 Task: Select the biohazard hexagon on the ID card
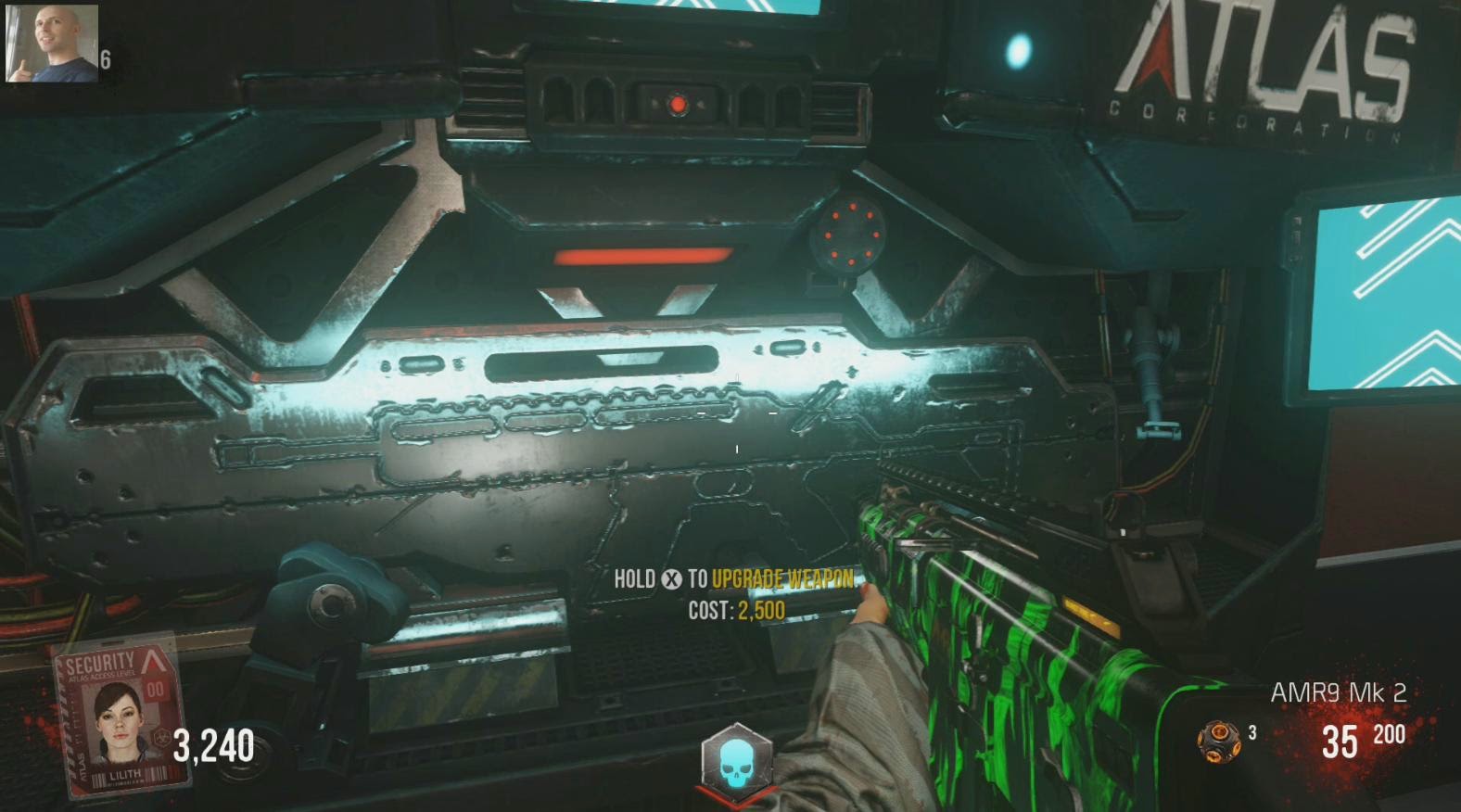coord(160,737)
